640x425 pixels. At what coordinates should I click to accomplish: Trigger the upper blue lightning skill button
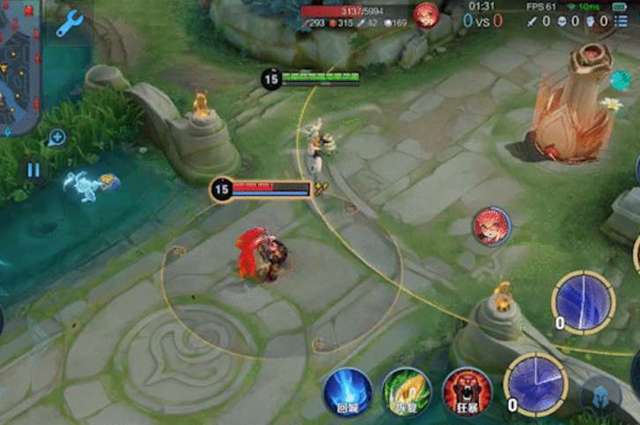tap(584, 300)
